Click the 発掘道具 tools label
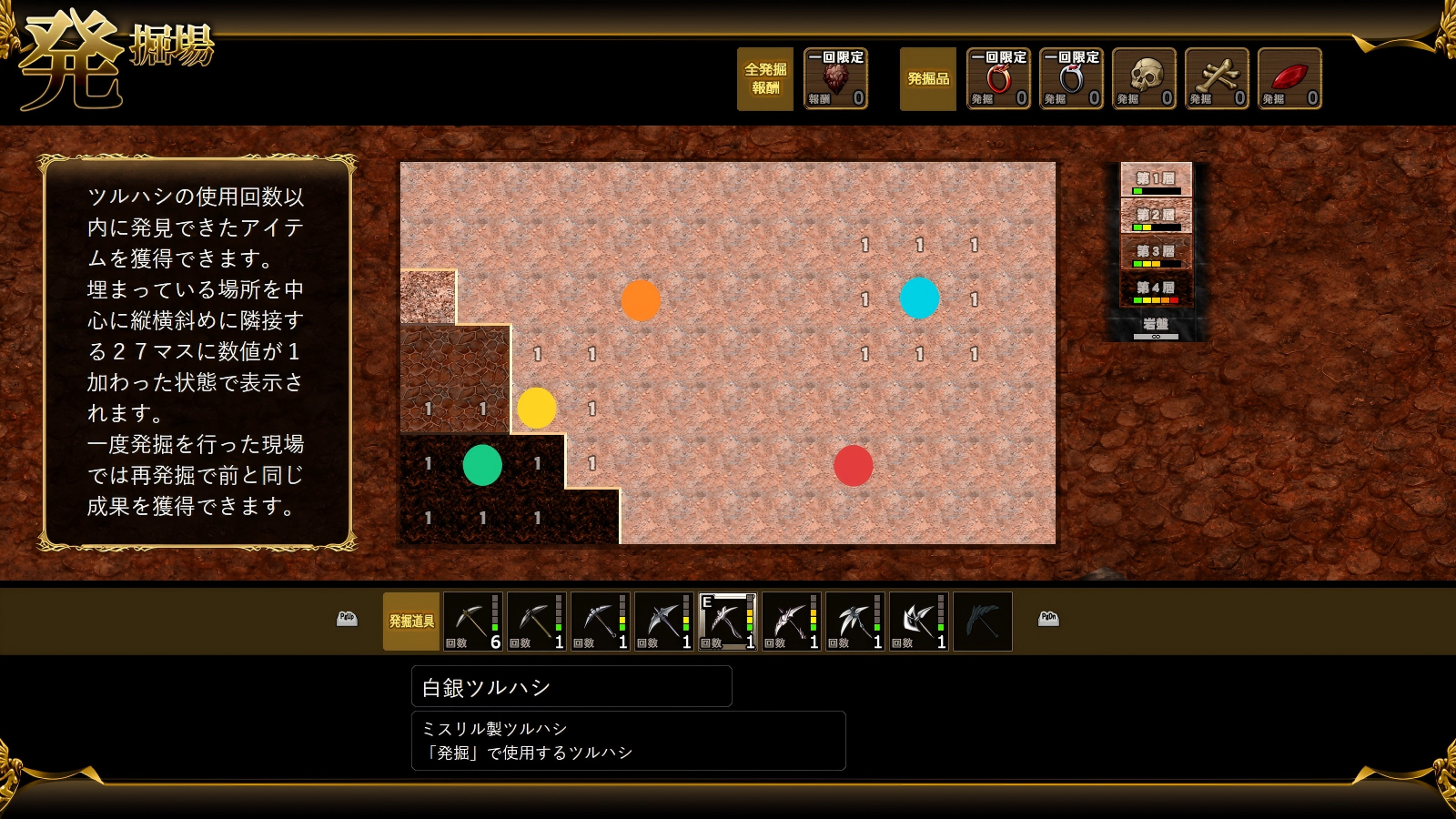Viewport: 1456px width, 819px height. [411, 622]
